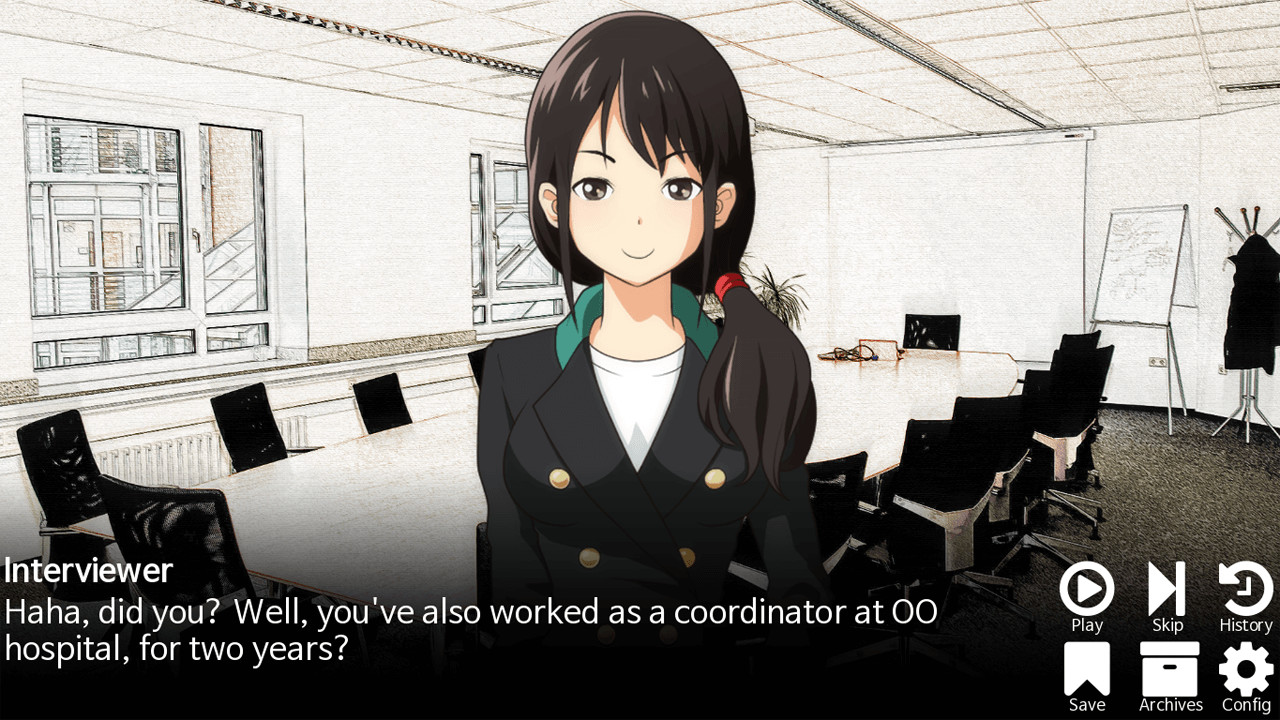Click the Config label text

point(1244,706)
